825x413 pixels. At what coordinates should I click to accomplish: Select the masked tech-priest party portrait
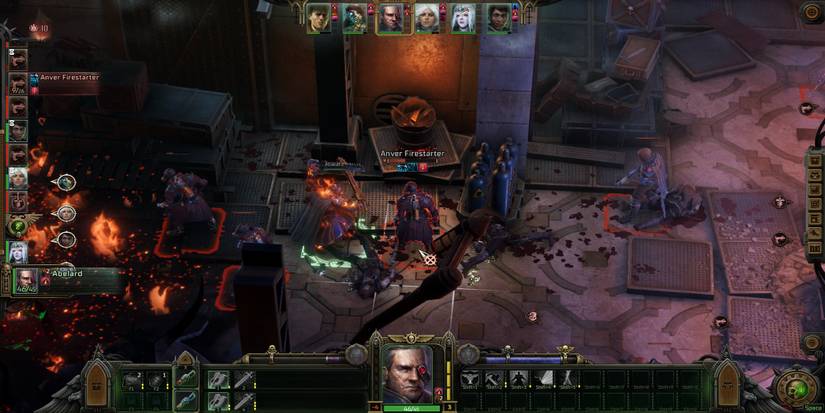(x=356, y=18)
